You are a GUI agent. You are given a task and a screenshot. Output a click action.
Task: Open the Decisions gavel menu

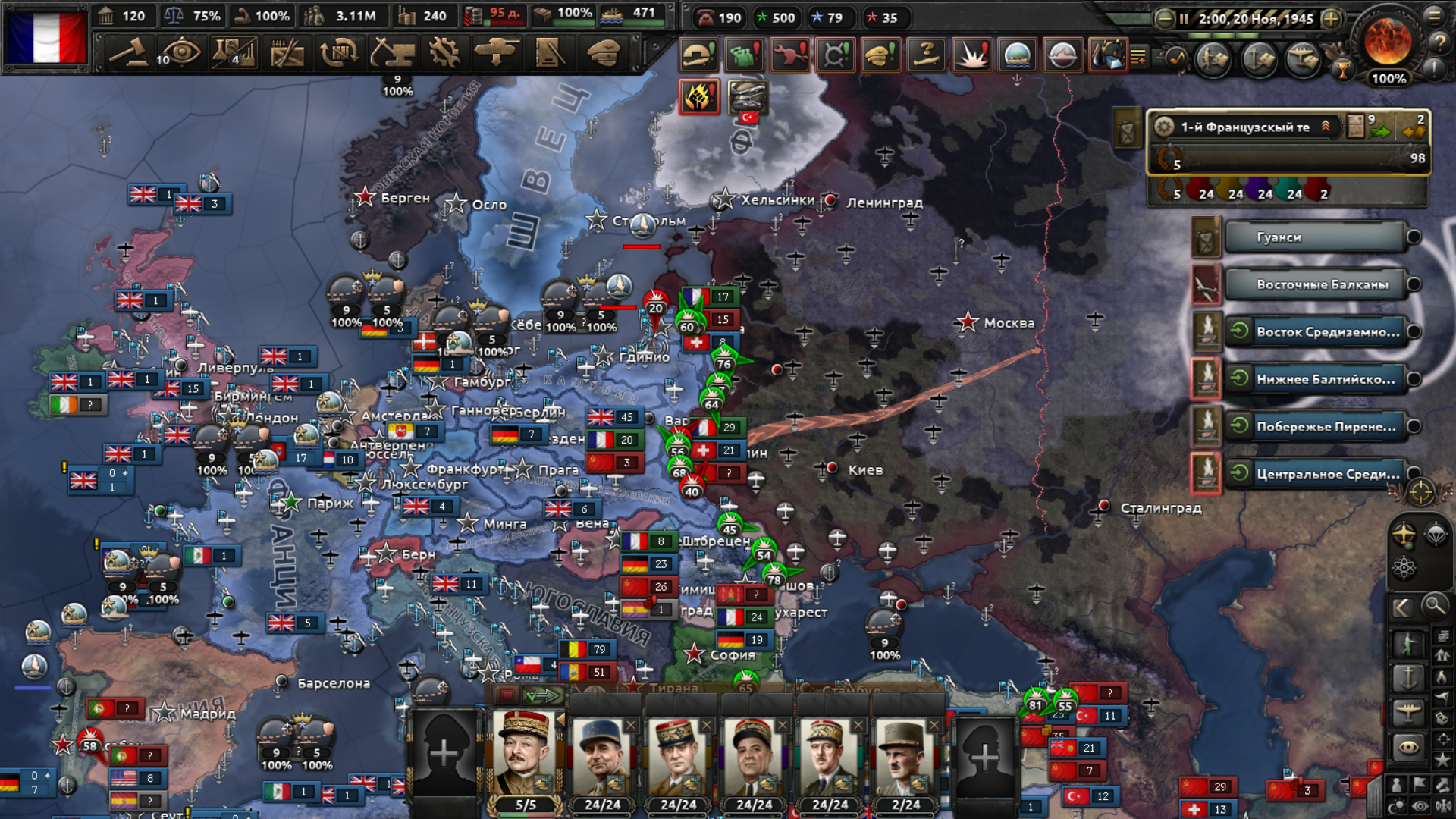129,53
